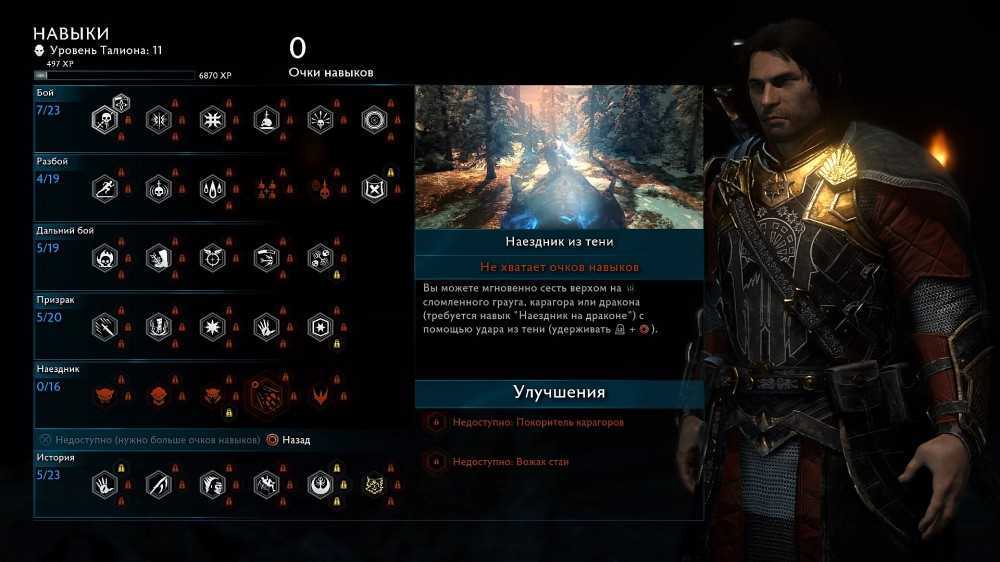Viewport: 1000px width, 562px height.
Task: Choose the first locked beast skill in Наездник
Action: [x=104, y=395]
